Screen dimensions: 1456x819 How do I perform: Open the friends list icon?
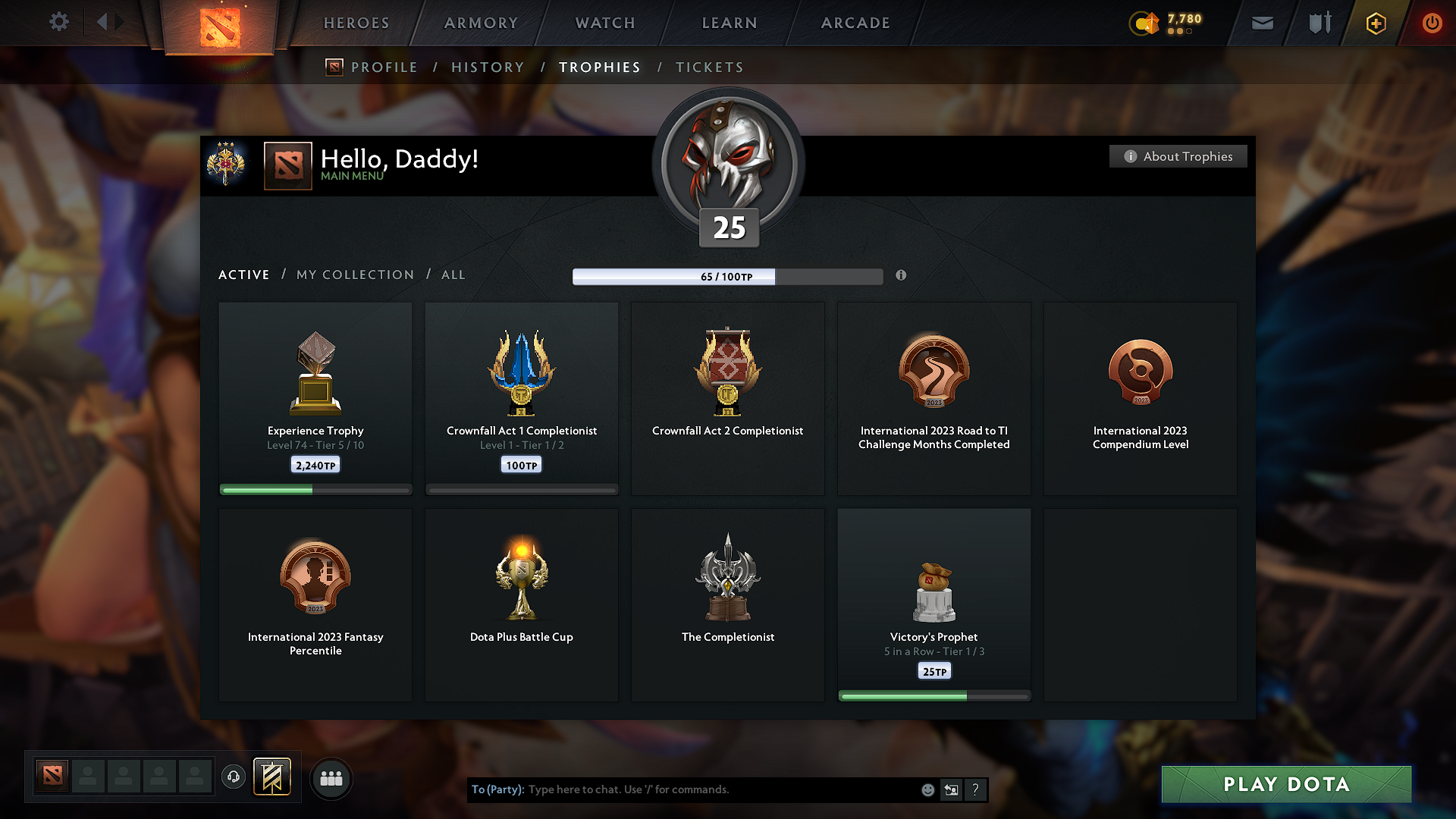331,778
